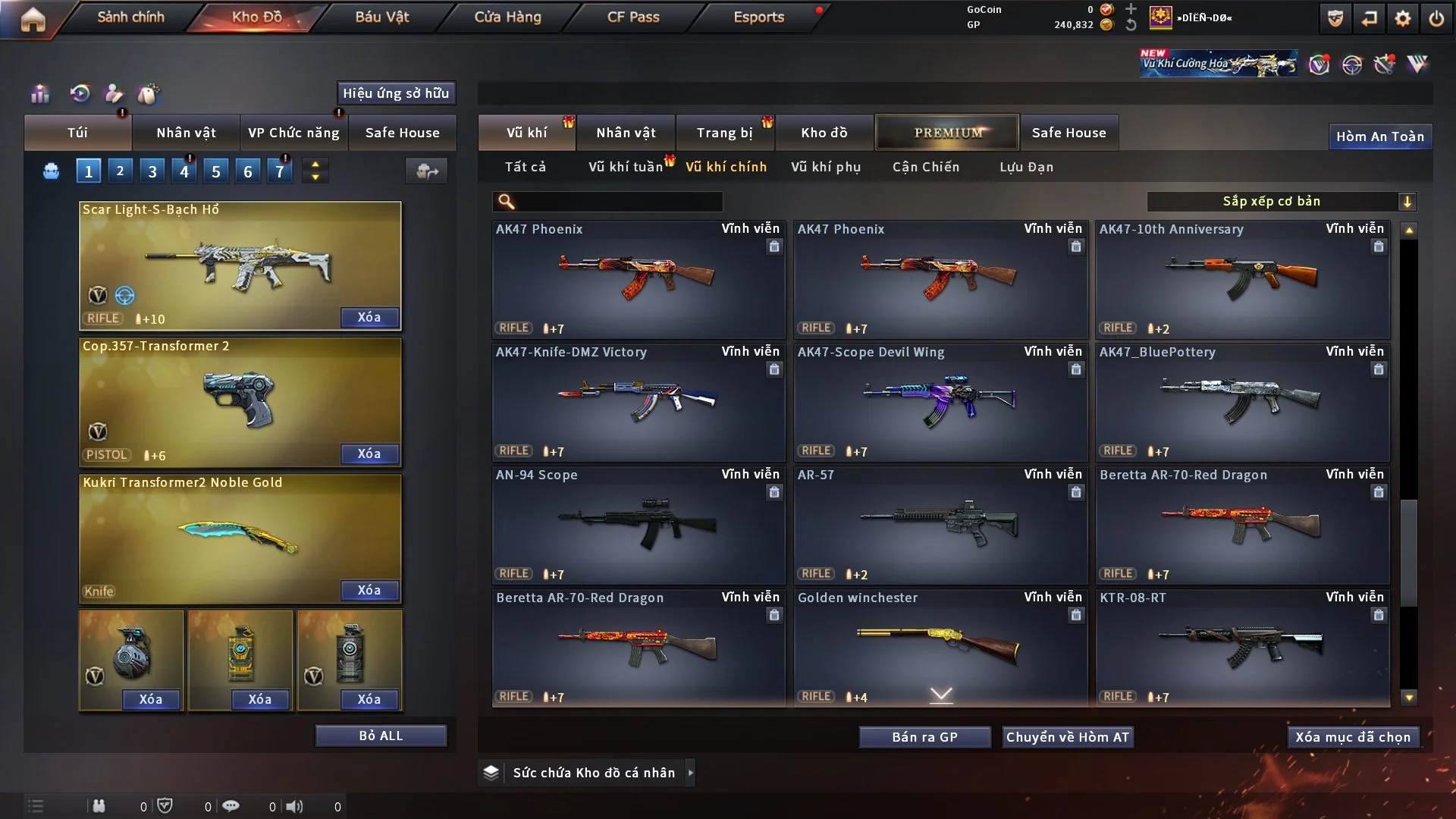Image resolution: width=1456 pixels, height=819 pixels.
Task: Select the AK47-Scope Devil Wing weapon
Action: click(x=940, y=402)
